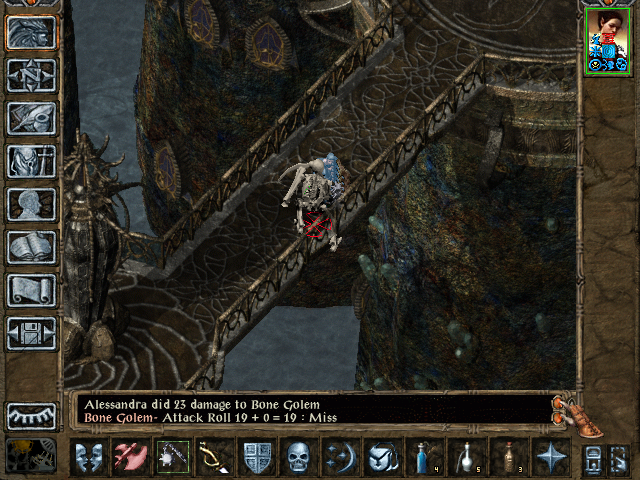Open the inventory screen

(x=32, y=161)
